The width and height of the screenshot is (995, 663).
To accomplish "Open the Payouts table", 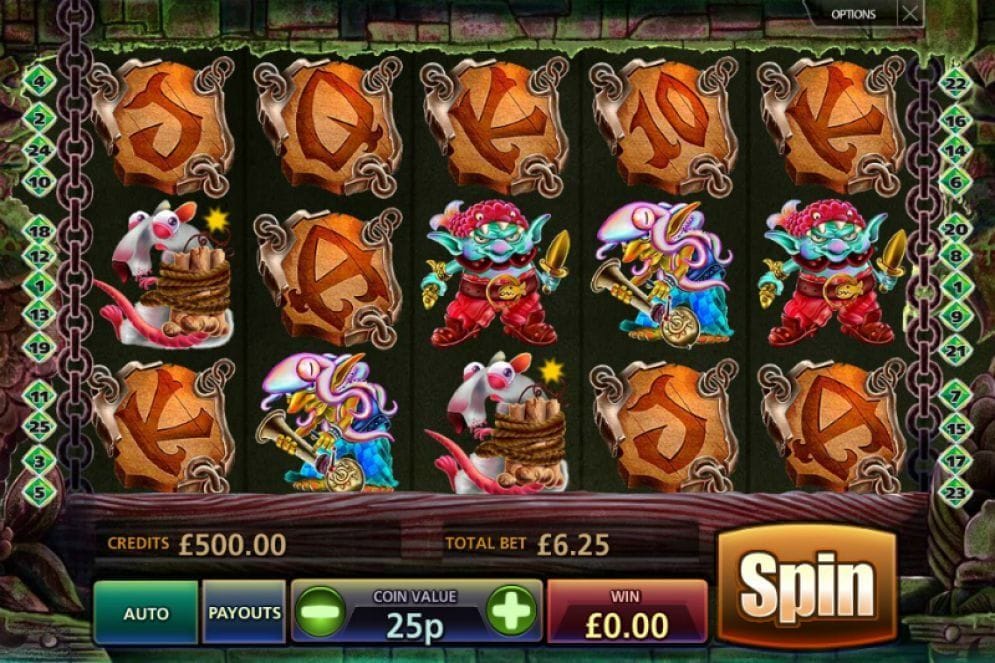I will (x=244, y=612).
